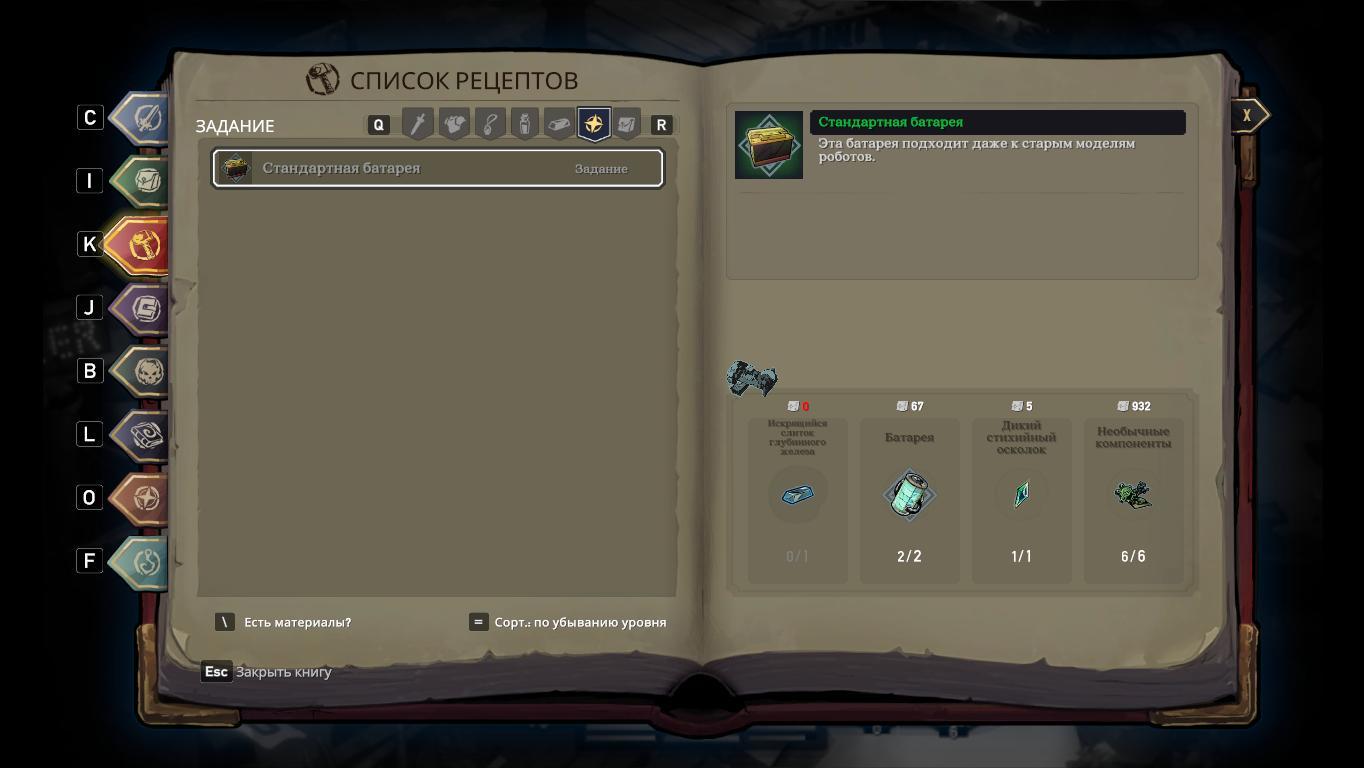Viewport: 1364px width, 768px height.
Task: Open the ingot materials recipe tab
Action: pos(559,125)
